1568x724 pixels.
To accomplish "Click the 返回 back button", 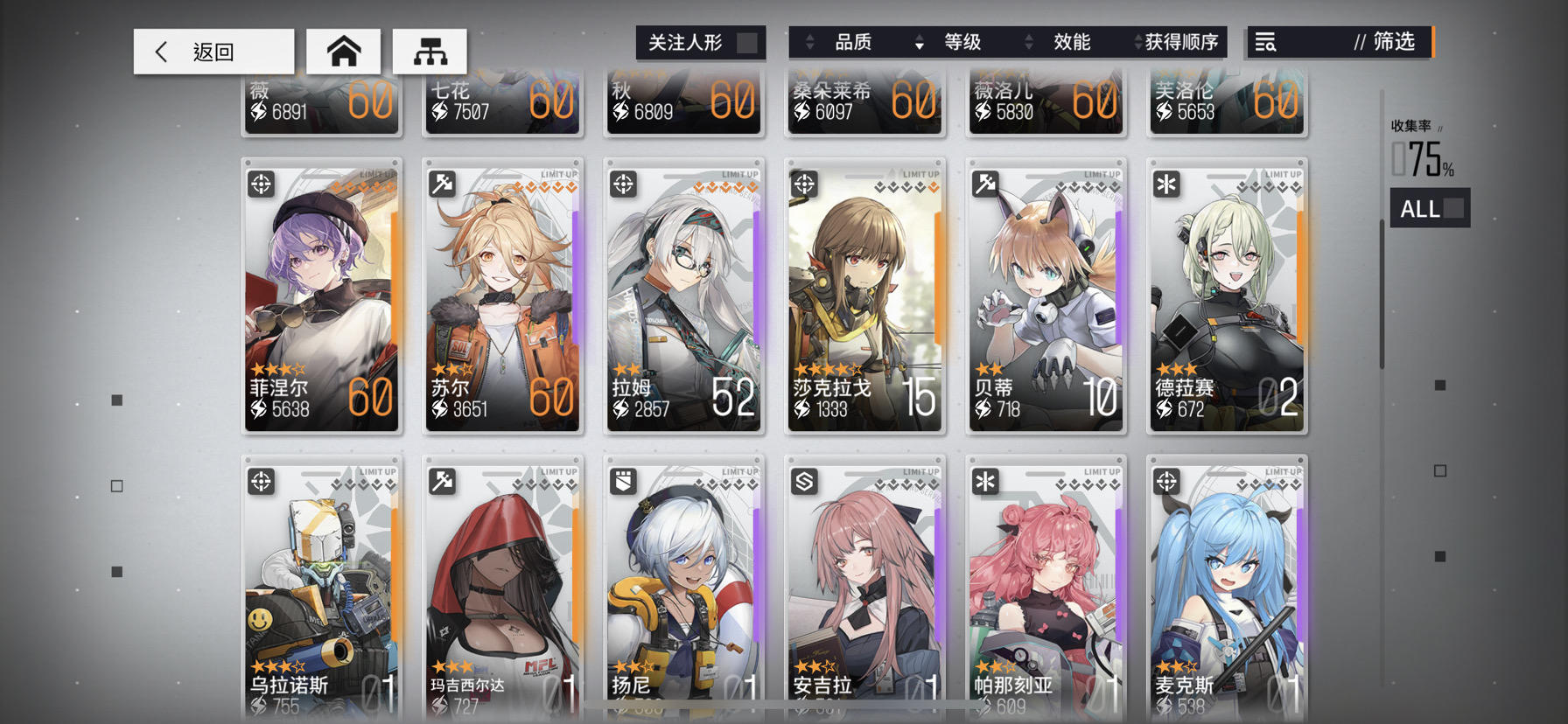I will coord(213,51).
